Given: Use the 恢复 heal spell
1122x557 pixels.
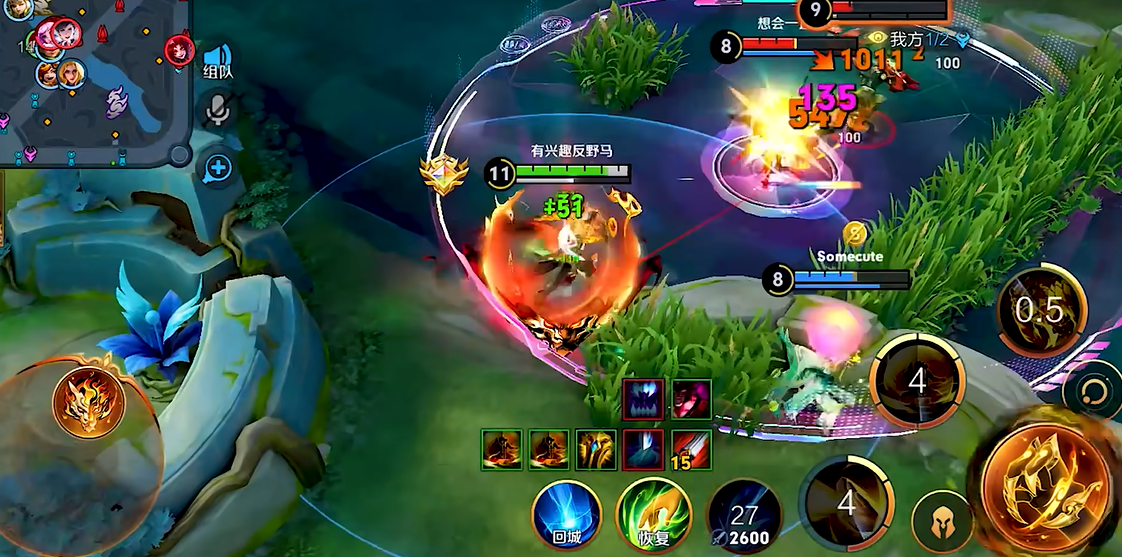Looking at the screenshot, I should [x=654, y=512].
